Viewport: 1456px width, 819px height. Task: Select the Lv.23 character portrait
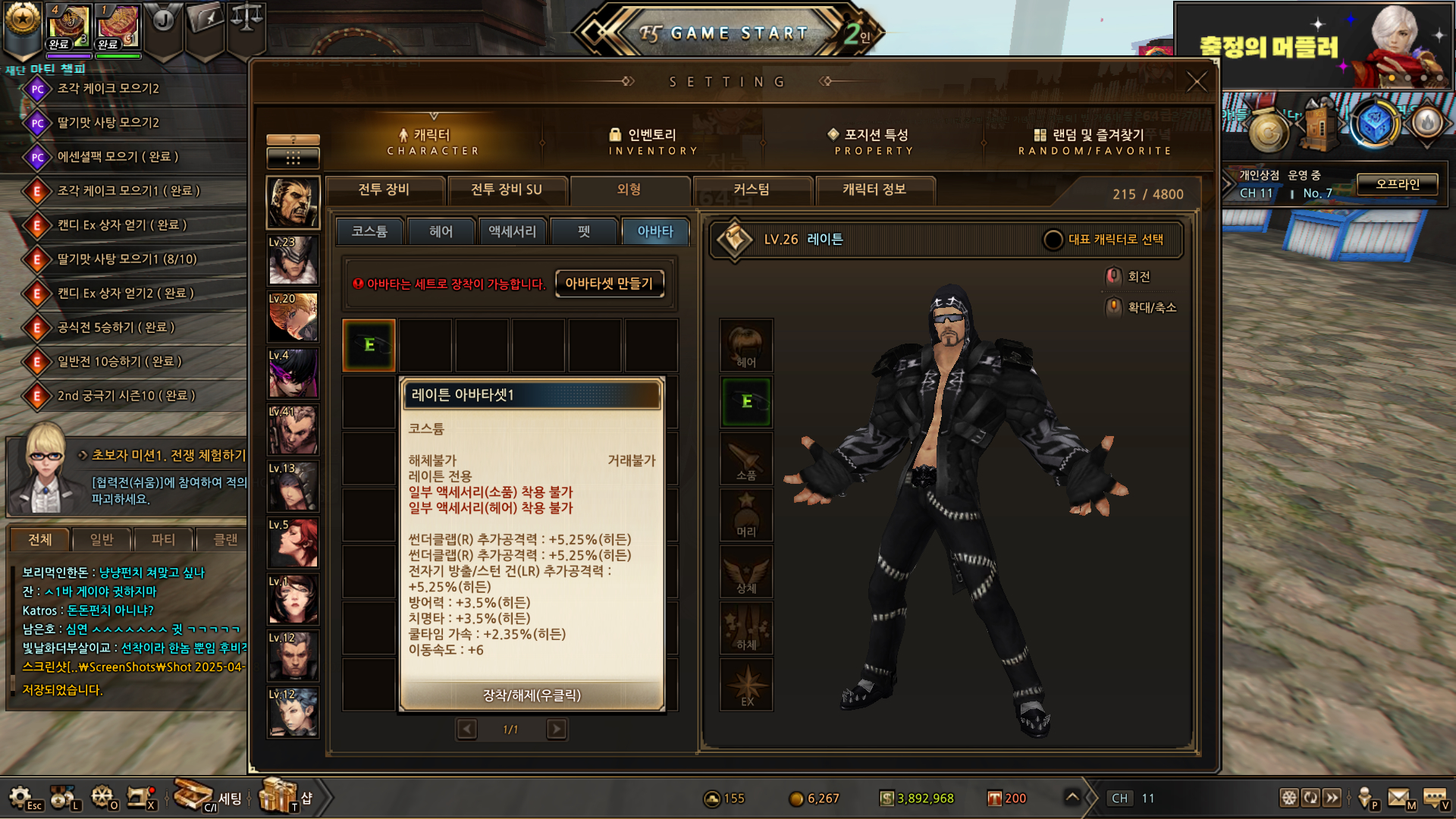[293, 260]
